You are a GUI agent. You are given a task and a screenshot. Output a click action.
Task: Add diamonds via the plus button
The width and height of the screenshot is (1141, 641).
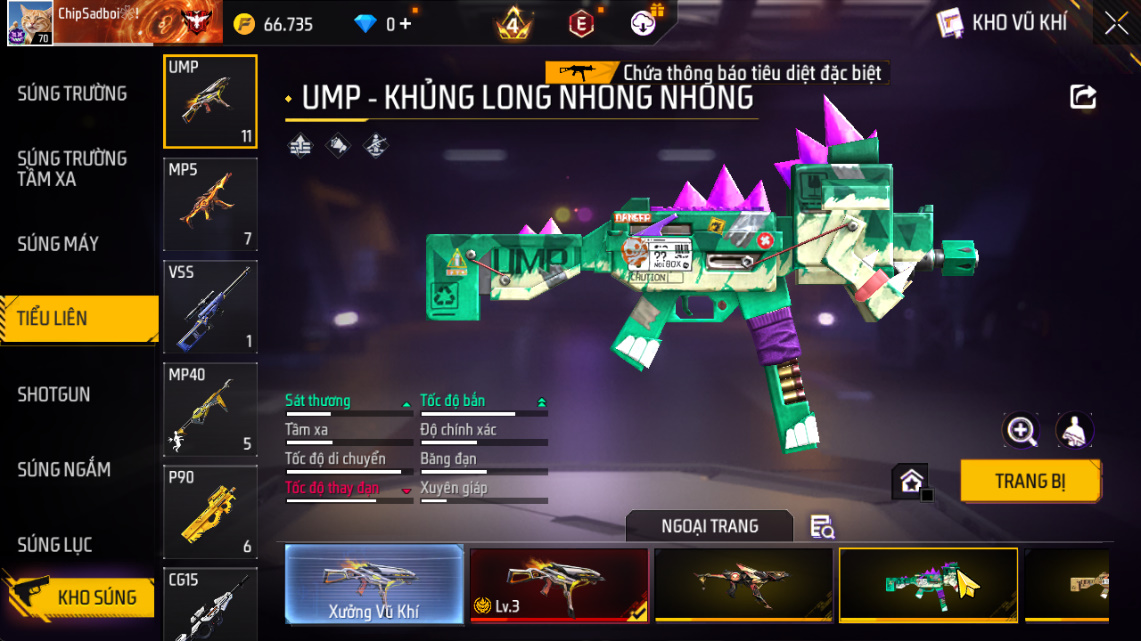point(404,24)
